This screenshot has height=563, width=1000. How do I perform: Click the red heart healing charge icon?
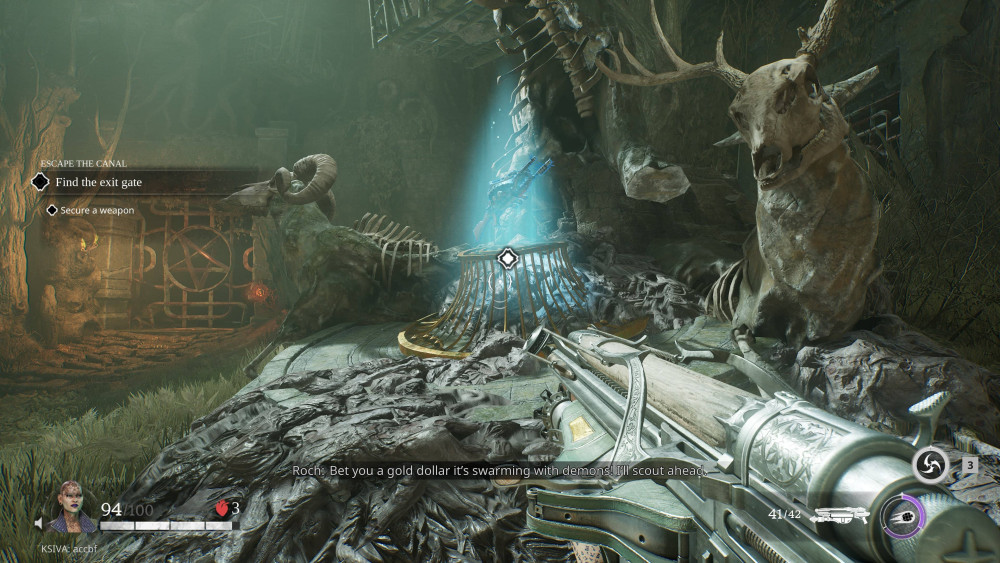pos(222,509)
